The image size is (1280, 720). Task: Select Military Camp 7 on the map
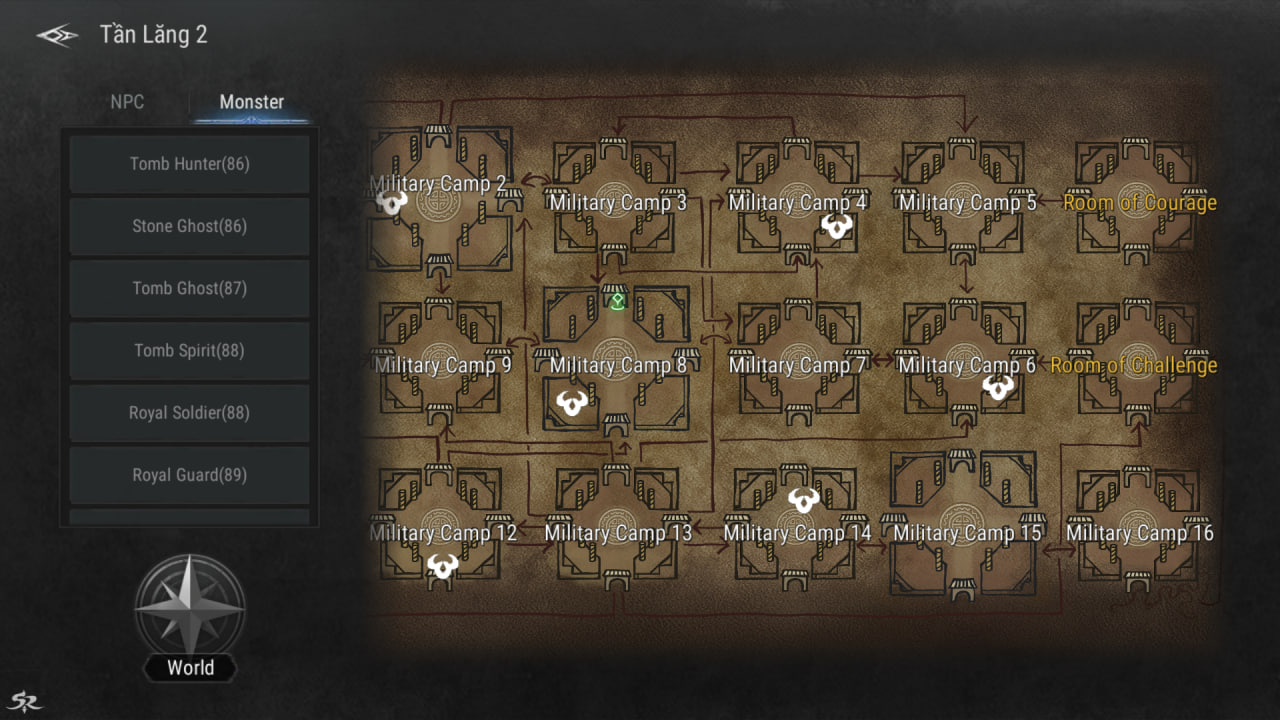tap(797, 365)
